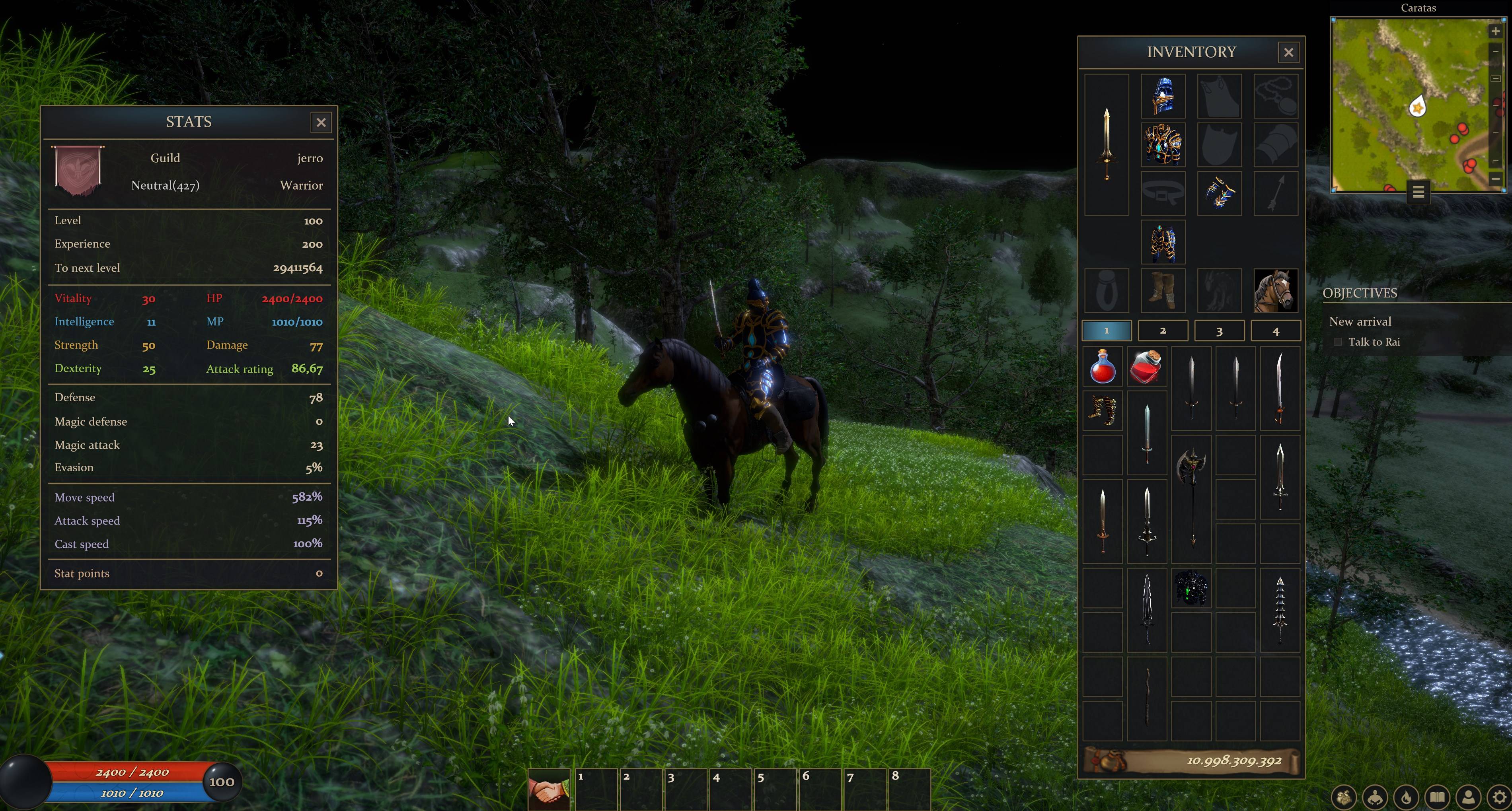1512x811 pixels.
Task: Open the muscular body stats icon
Action: coord(1375,797)
